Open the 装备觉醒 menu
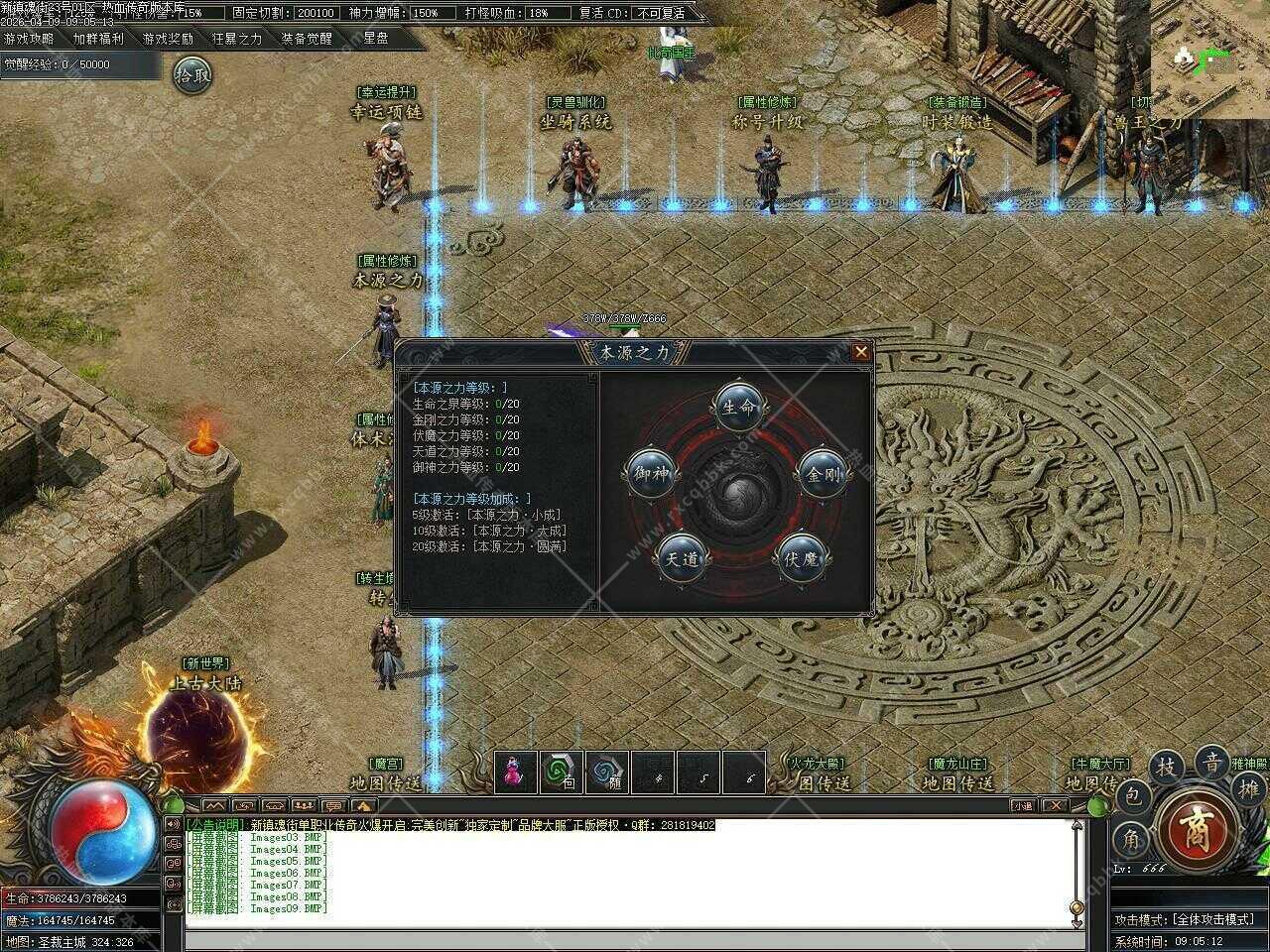 (x=307, y=39)
